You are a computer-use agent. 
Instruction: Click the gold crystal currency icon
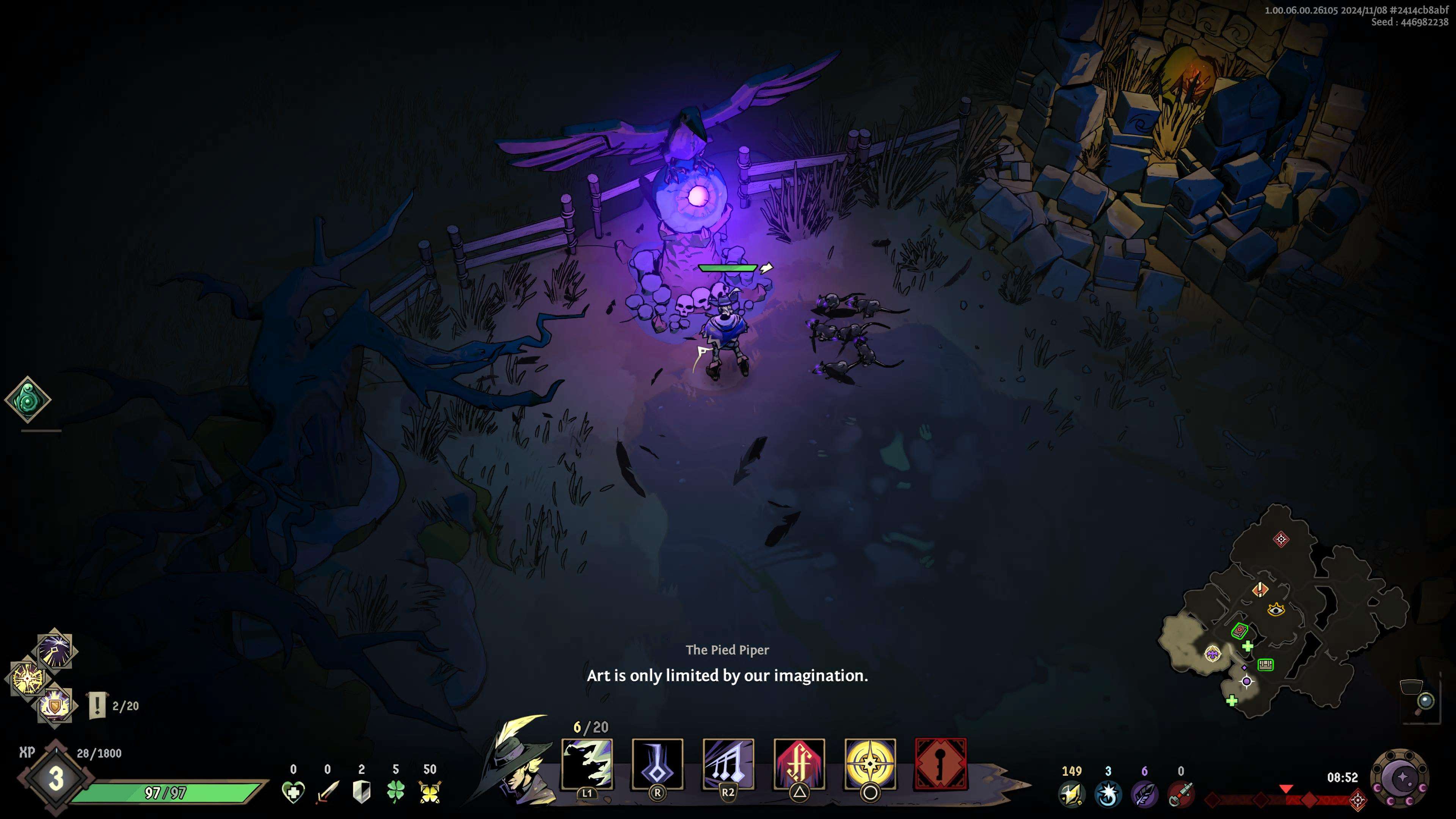coord(1072,794)
